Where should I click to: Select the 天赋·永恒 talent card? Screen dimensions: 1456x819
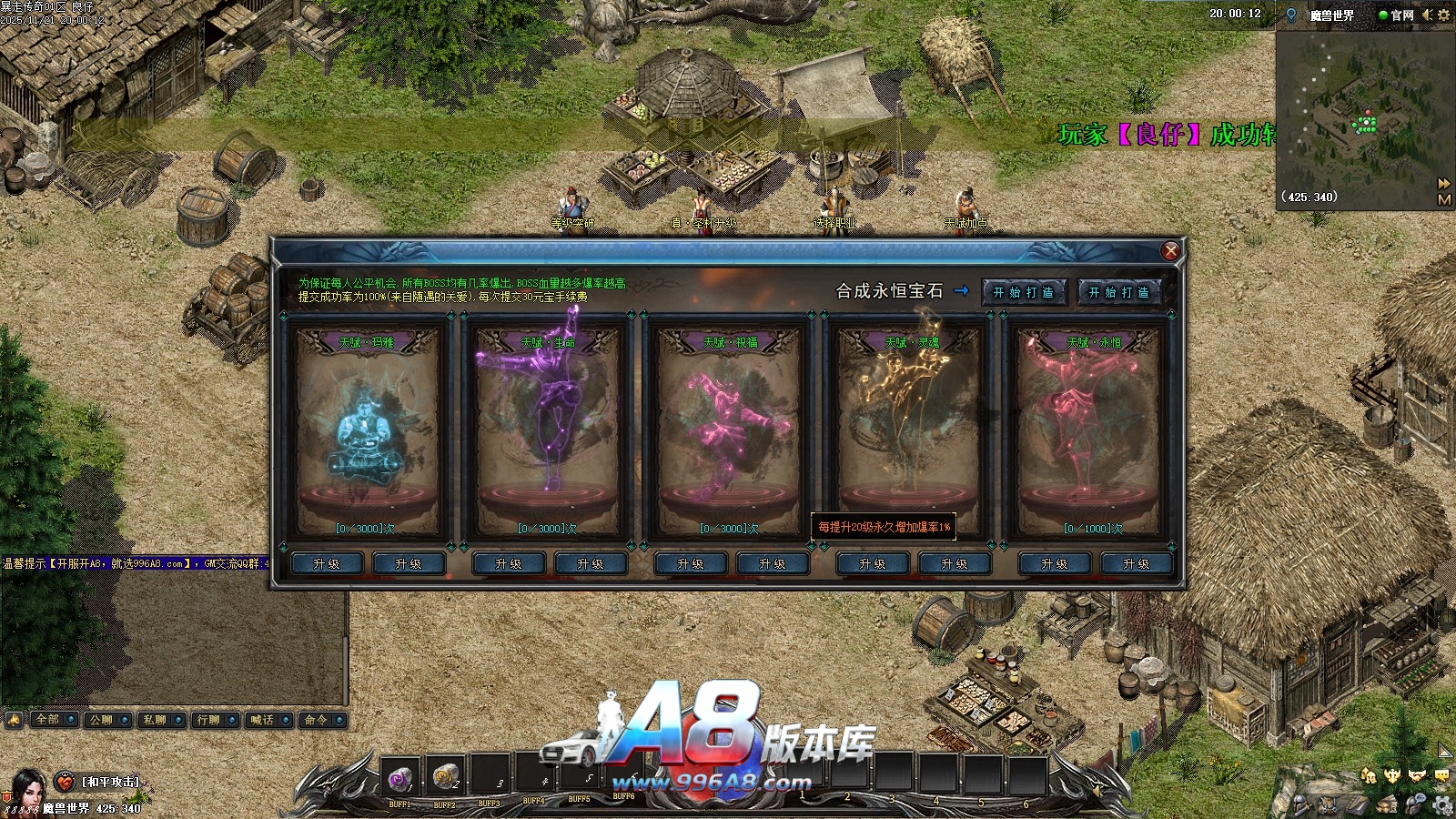(1094, 430)
